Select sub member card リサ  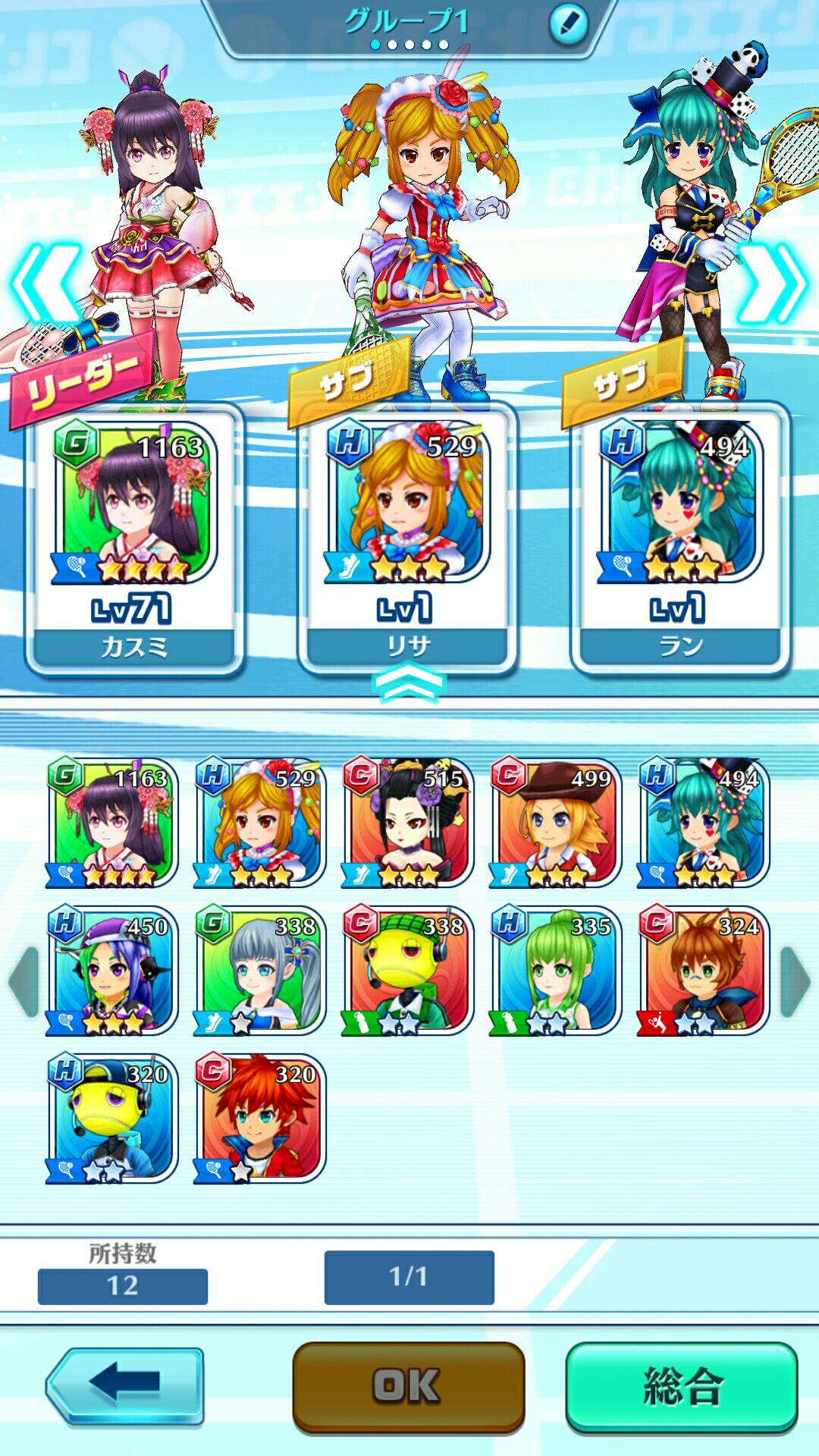tap(407, 538)
